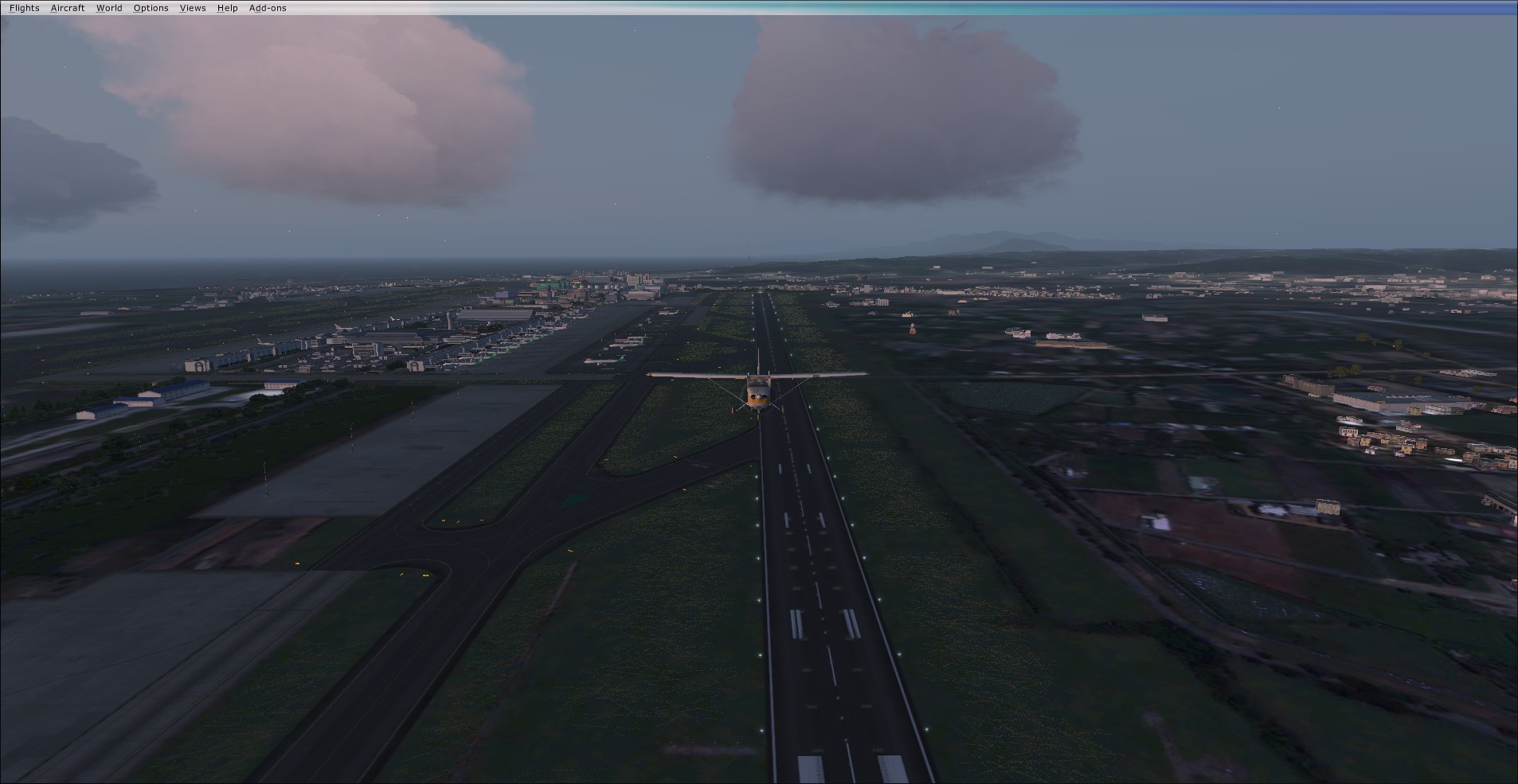The height and width of the screenshot is (784, 1518).
Task: Open the Help menu
Action: [x=227, y=8]
